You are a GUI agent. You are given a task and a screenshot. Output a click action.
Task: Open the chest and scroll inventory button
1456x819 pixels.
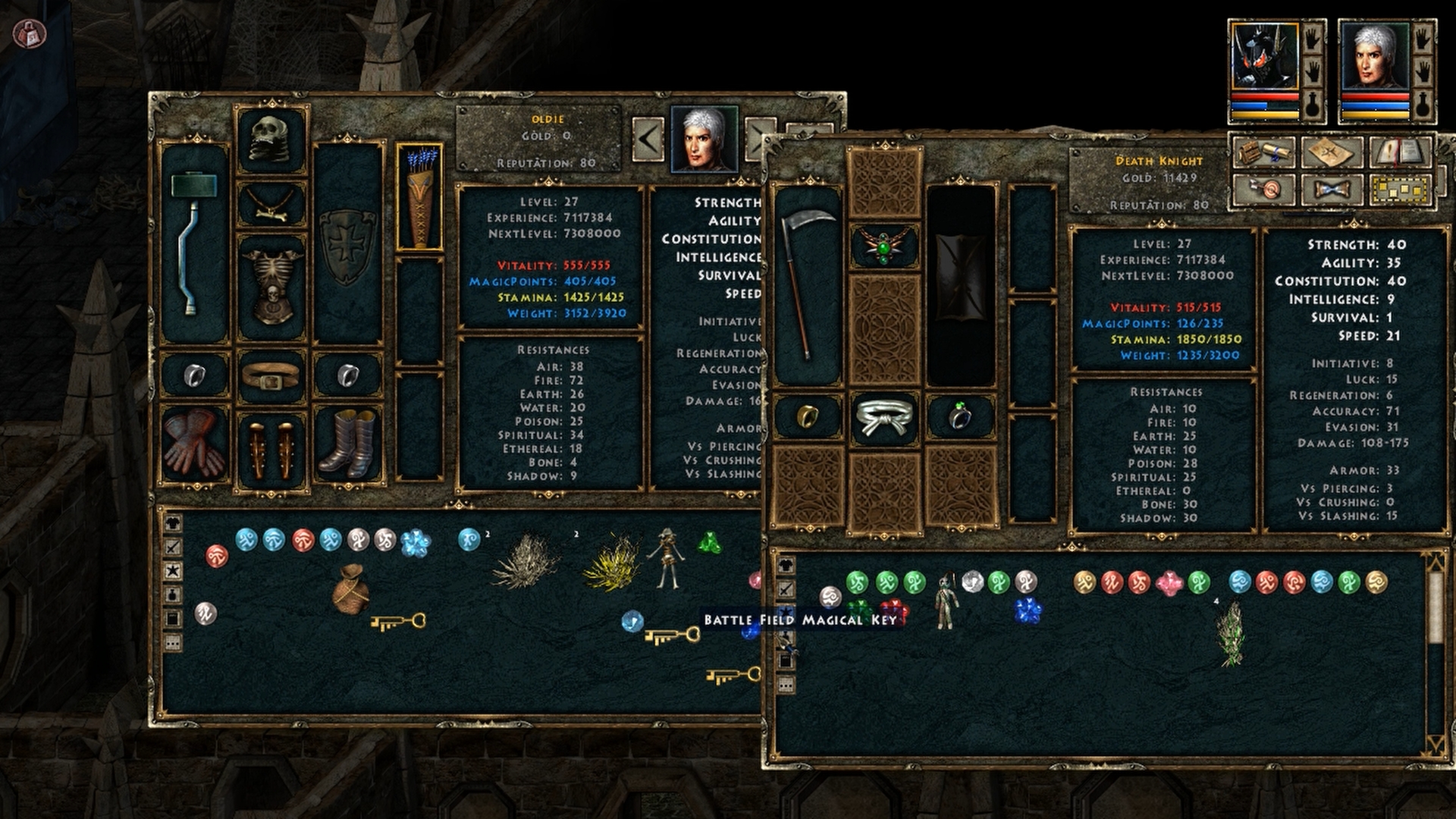click(1264, 152)
